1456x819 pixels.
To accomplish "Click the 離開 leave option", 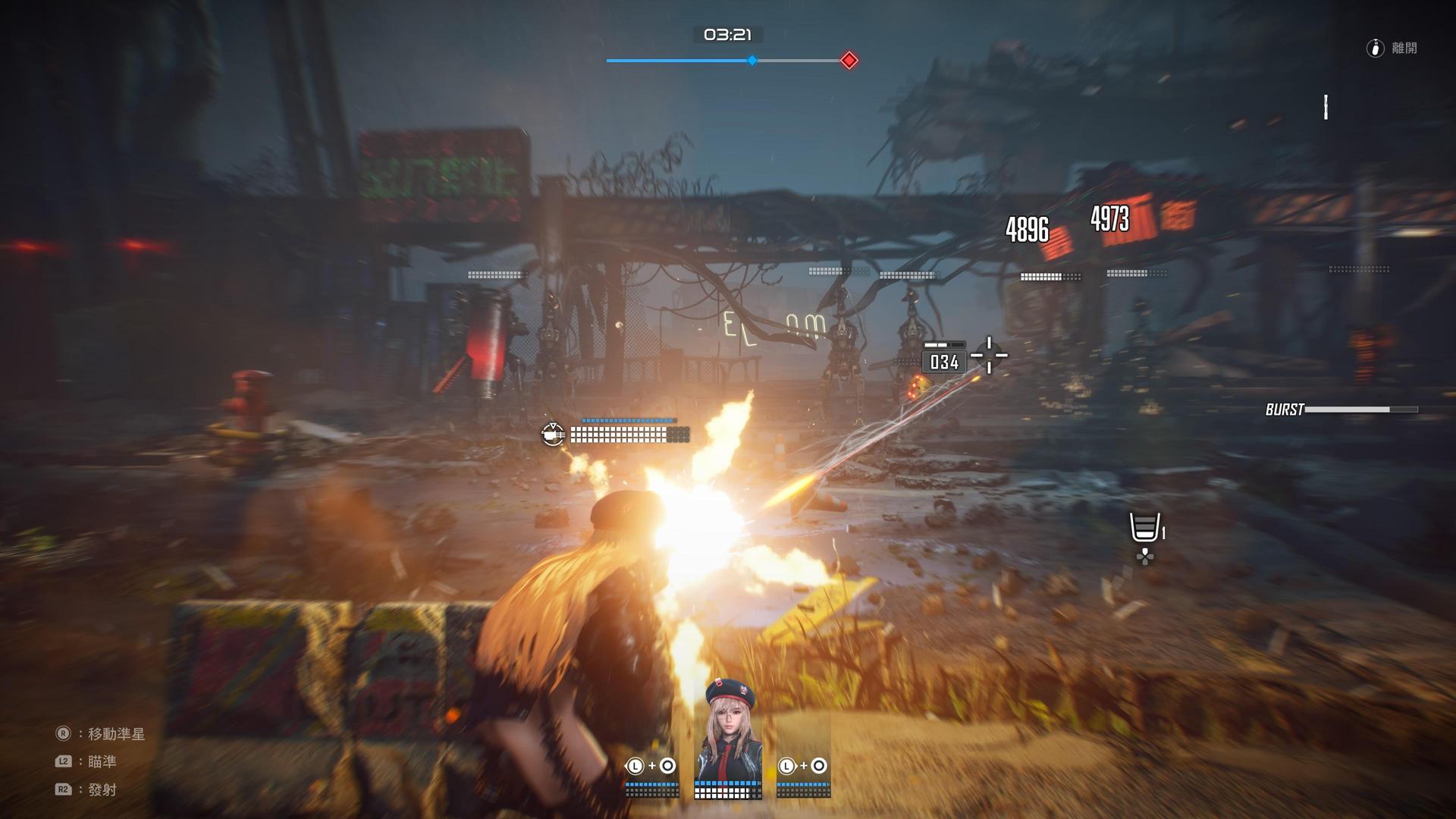I will coord(1394,49).
